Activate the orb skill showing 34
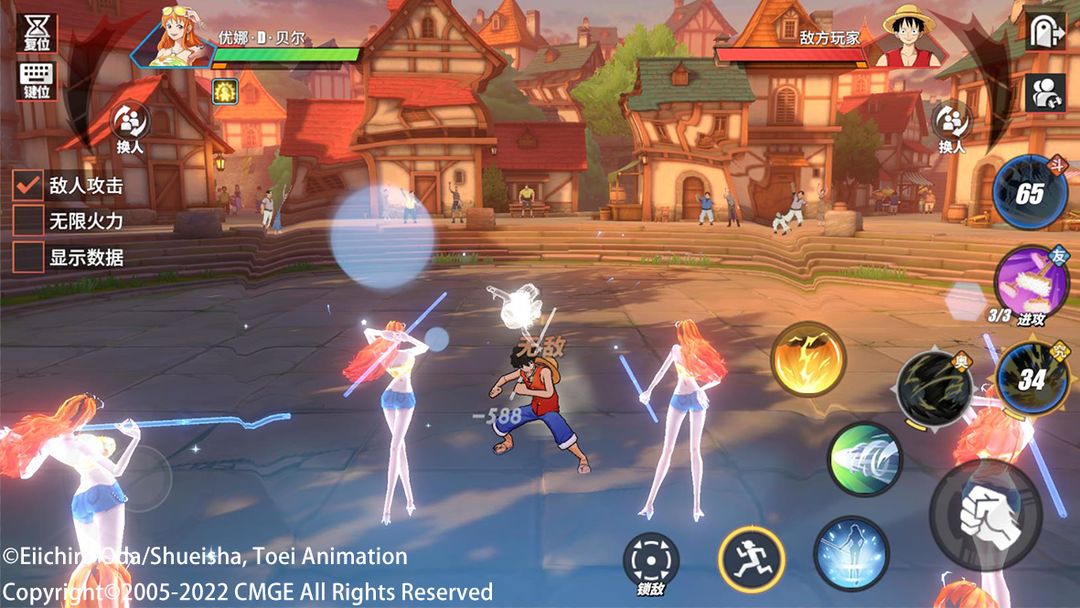Image resolution: width=1080 pixels, height=608 pixels. pyautogui.click(x=1034, y=378)
